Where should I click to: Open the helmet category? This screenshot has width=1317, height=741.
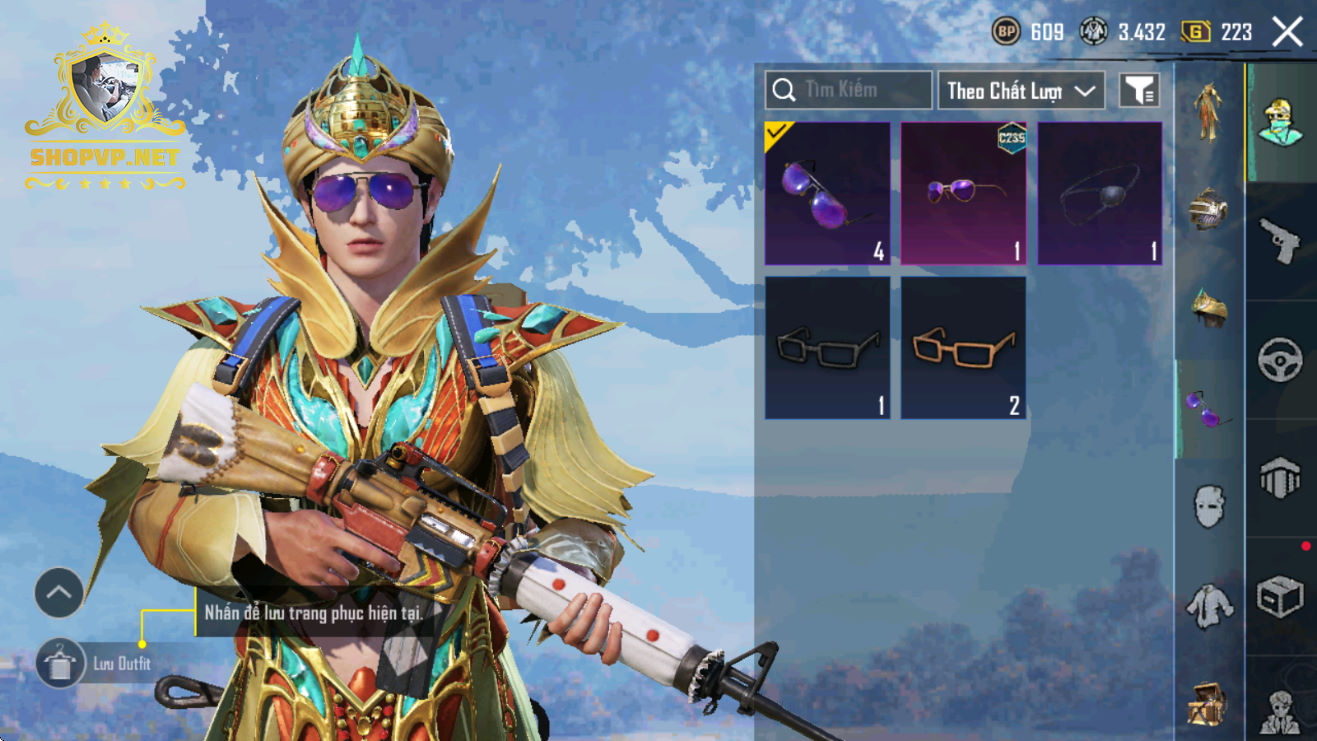pos(1209,209)
